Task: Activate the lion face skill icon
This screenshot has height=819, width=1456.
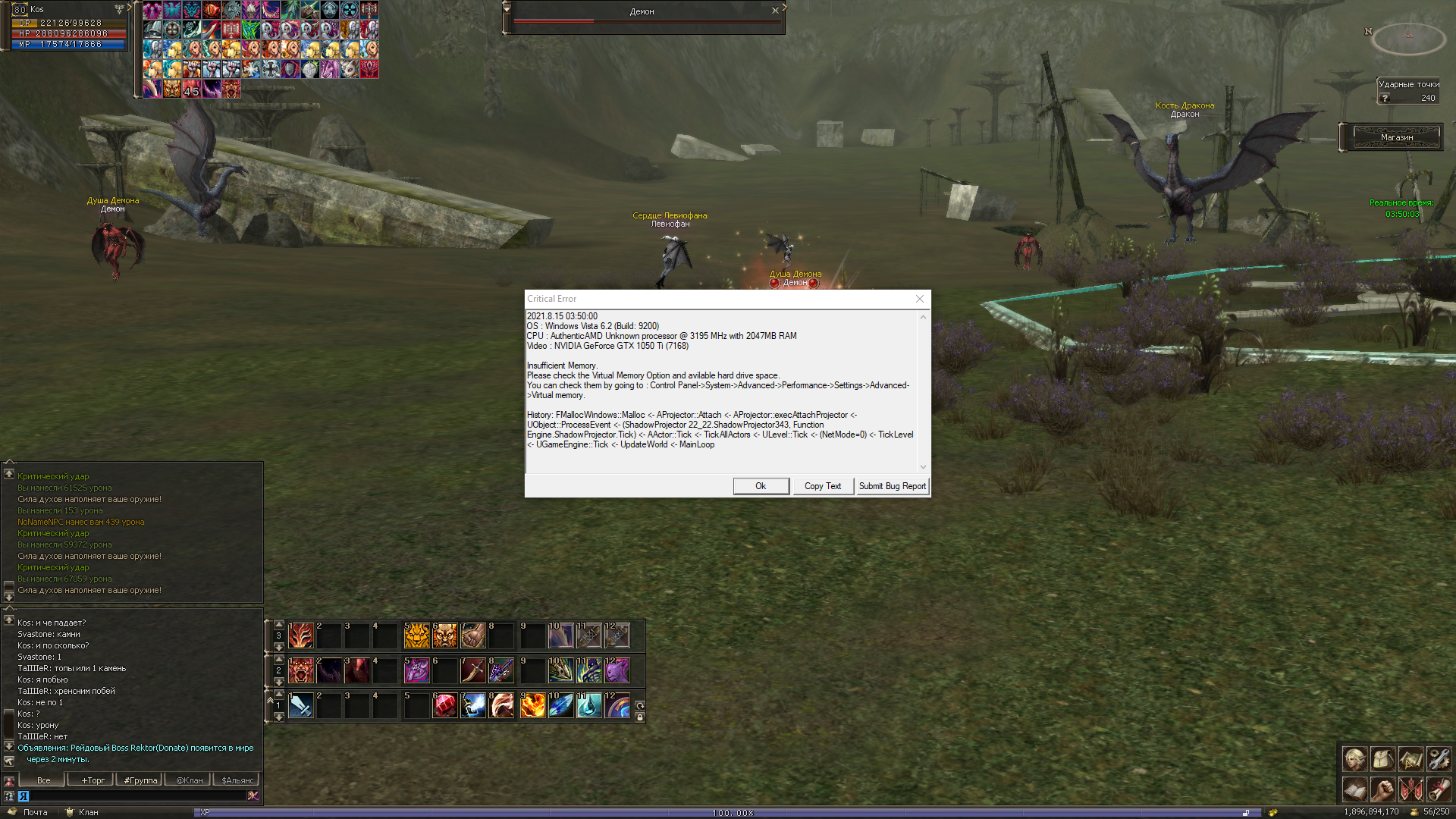Action: click(x=445, y=635)
